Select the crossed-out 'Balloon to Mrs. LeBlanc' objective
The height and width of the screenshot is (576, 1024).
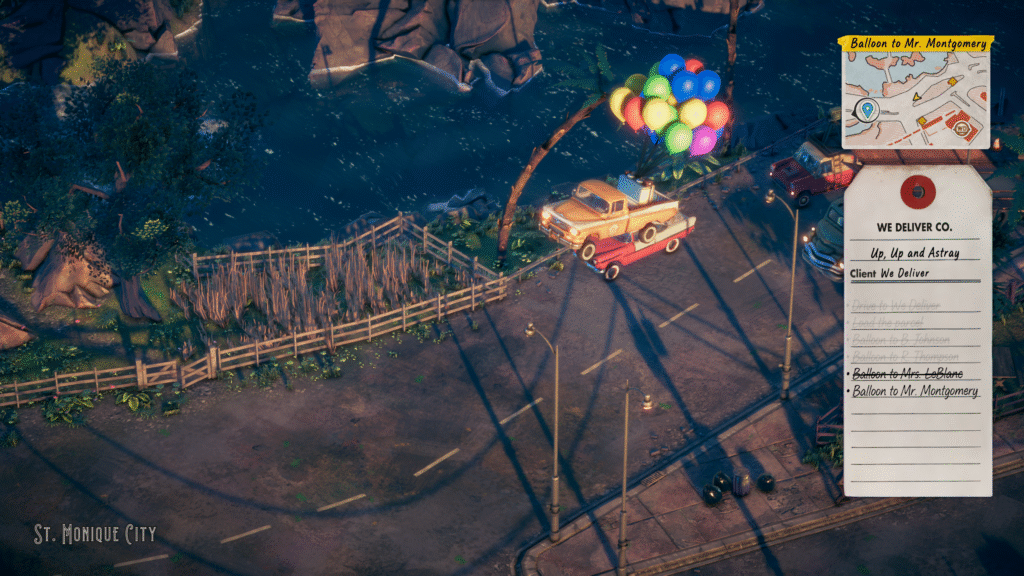click(902, 373)
